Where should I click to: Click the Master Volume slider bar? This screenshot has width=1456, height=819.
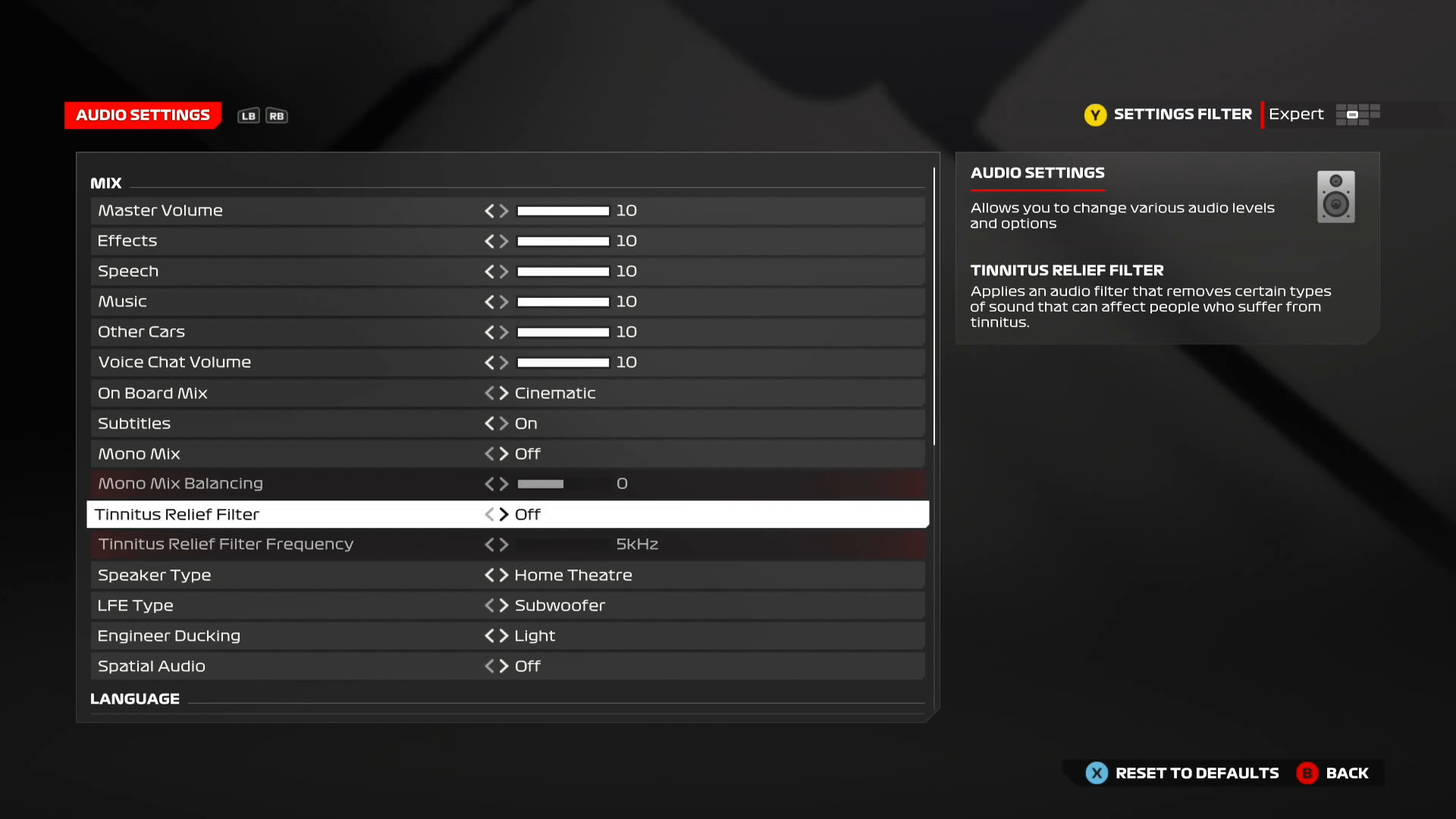point(563,211)
